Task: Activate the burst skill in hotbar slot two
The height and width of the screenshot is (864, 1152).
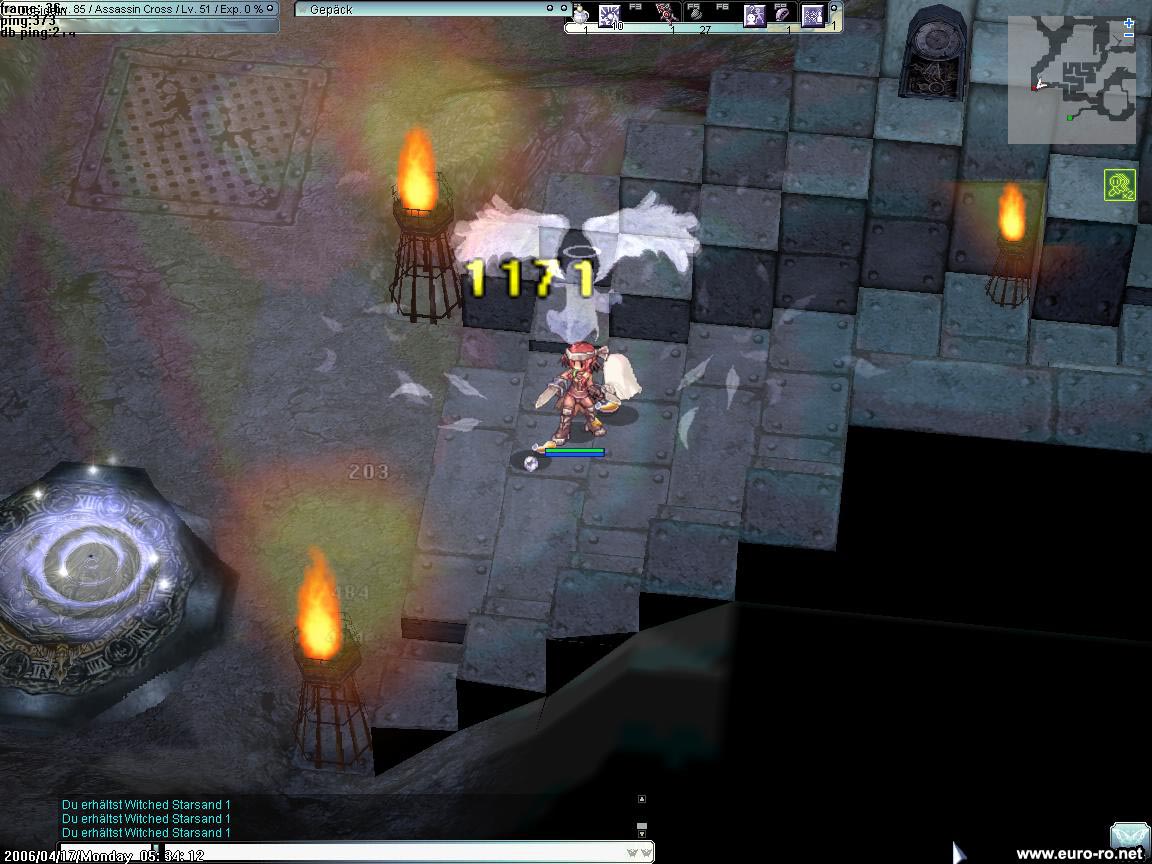Action: [x=609, y=14]
